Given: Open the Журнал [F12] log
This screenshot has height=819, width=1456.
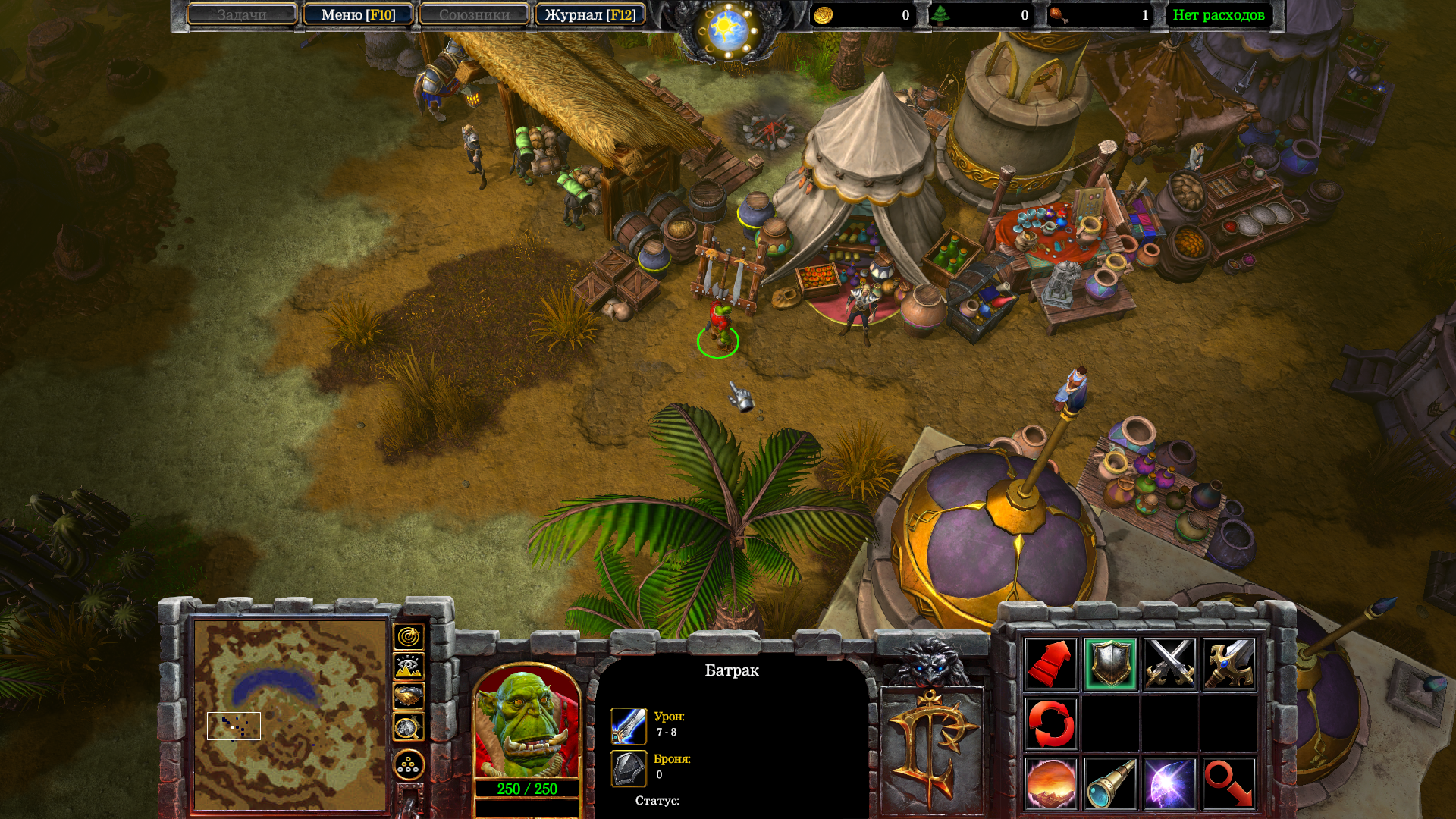Looking at the screenshot, I should 590,14.
